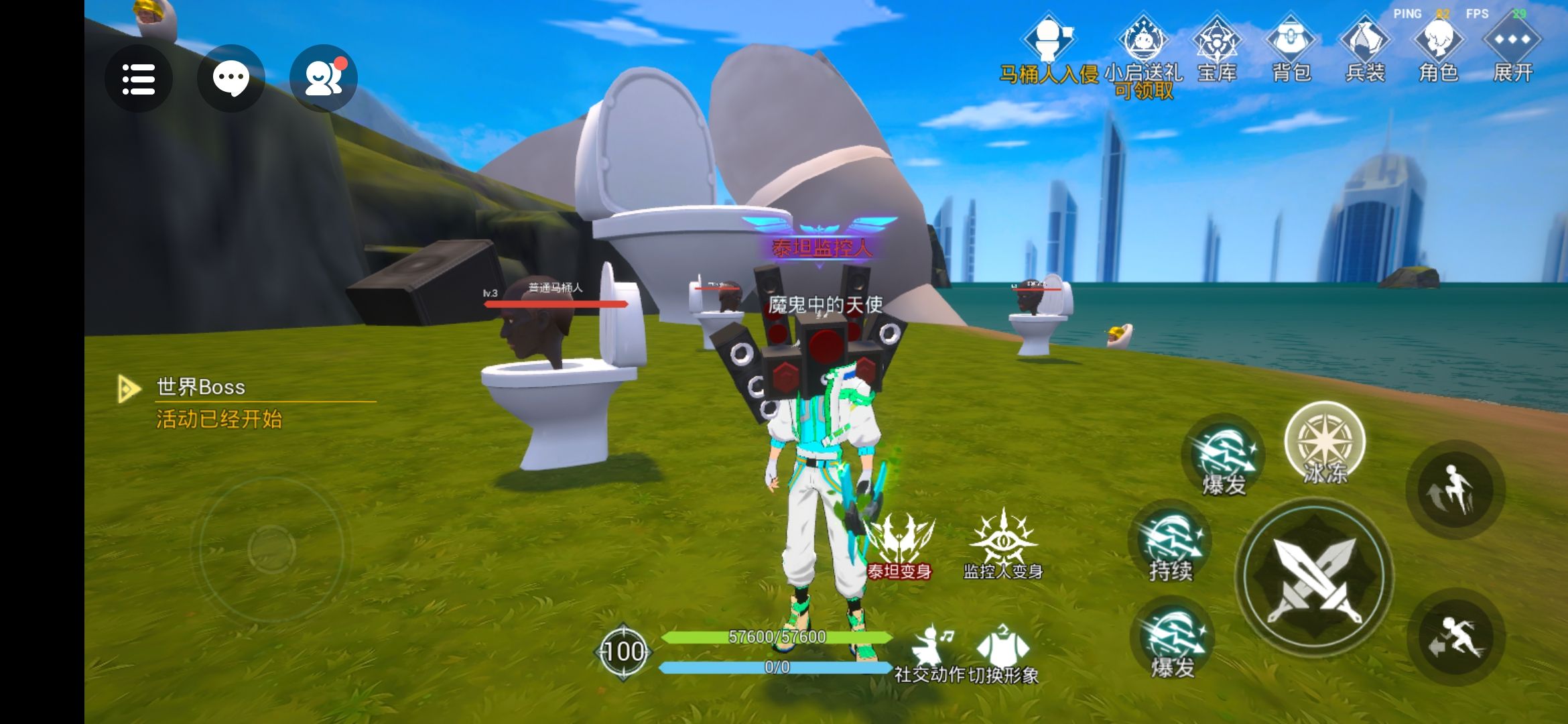Open 社交动作 social emotes
The width and height of the screenshot is (1568, 724).
click(930, 654)
